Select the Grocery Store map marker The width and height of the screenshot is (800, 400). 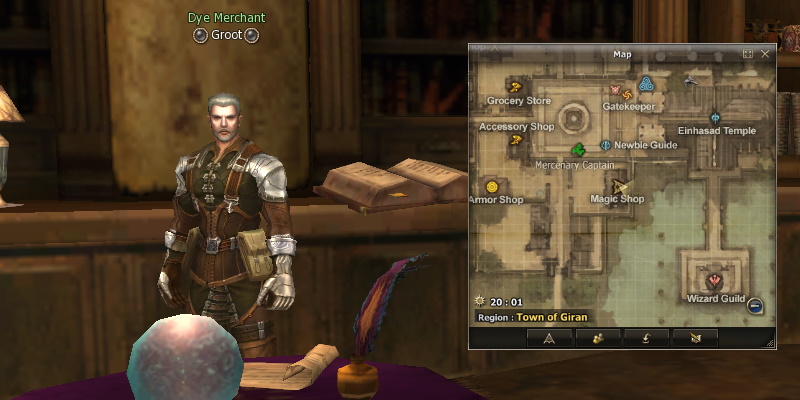point(517,86)
